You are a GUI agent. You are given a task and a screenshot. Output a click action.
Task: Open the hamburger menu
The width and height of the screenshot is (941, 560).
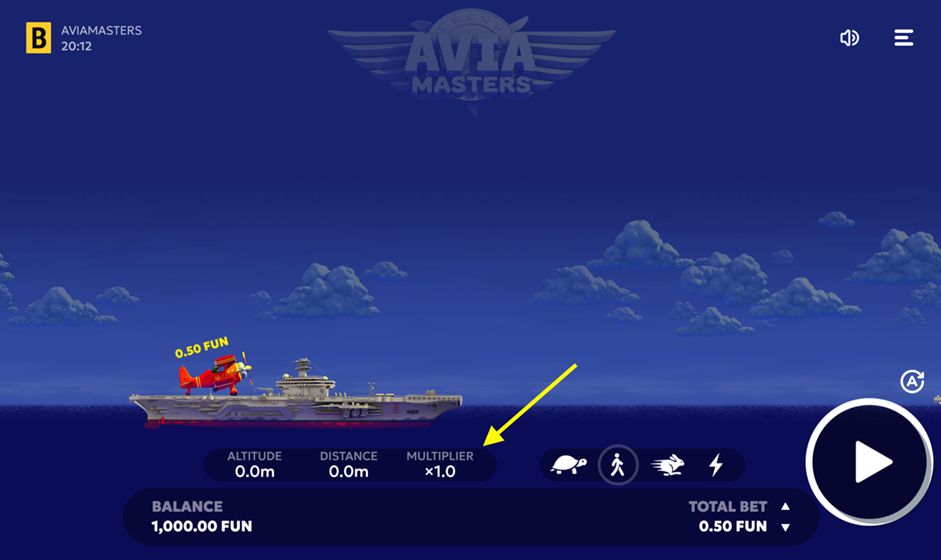903,38
